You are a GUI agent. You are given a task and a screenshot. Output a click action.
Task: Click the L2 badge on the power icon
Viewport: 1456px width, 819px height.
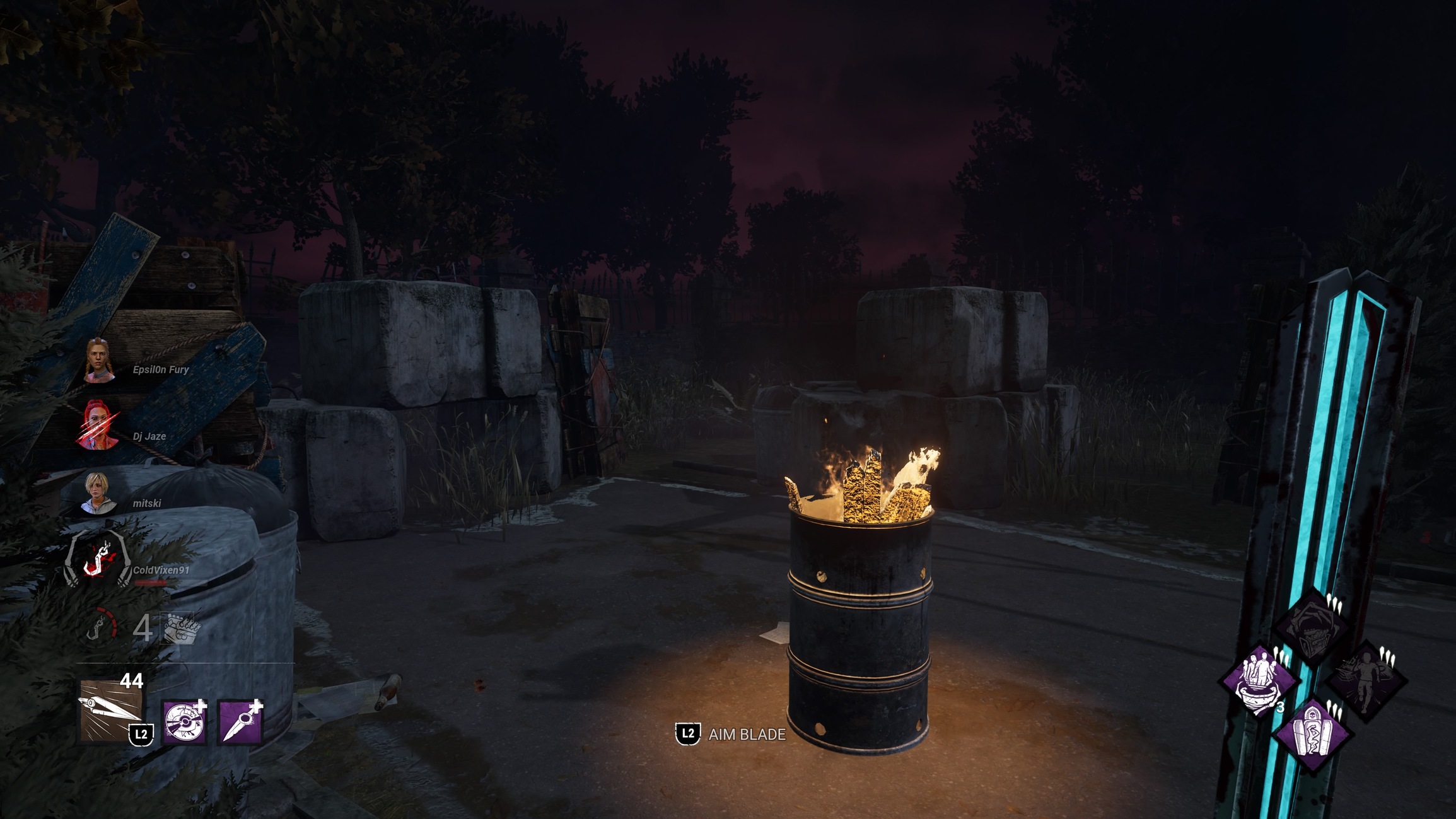(141, 734)
